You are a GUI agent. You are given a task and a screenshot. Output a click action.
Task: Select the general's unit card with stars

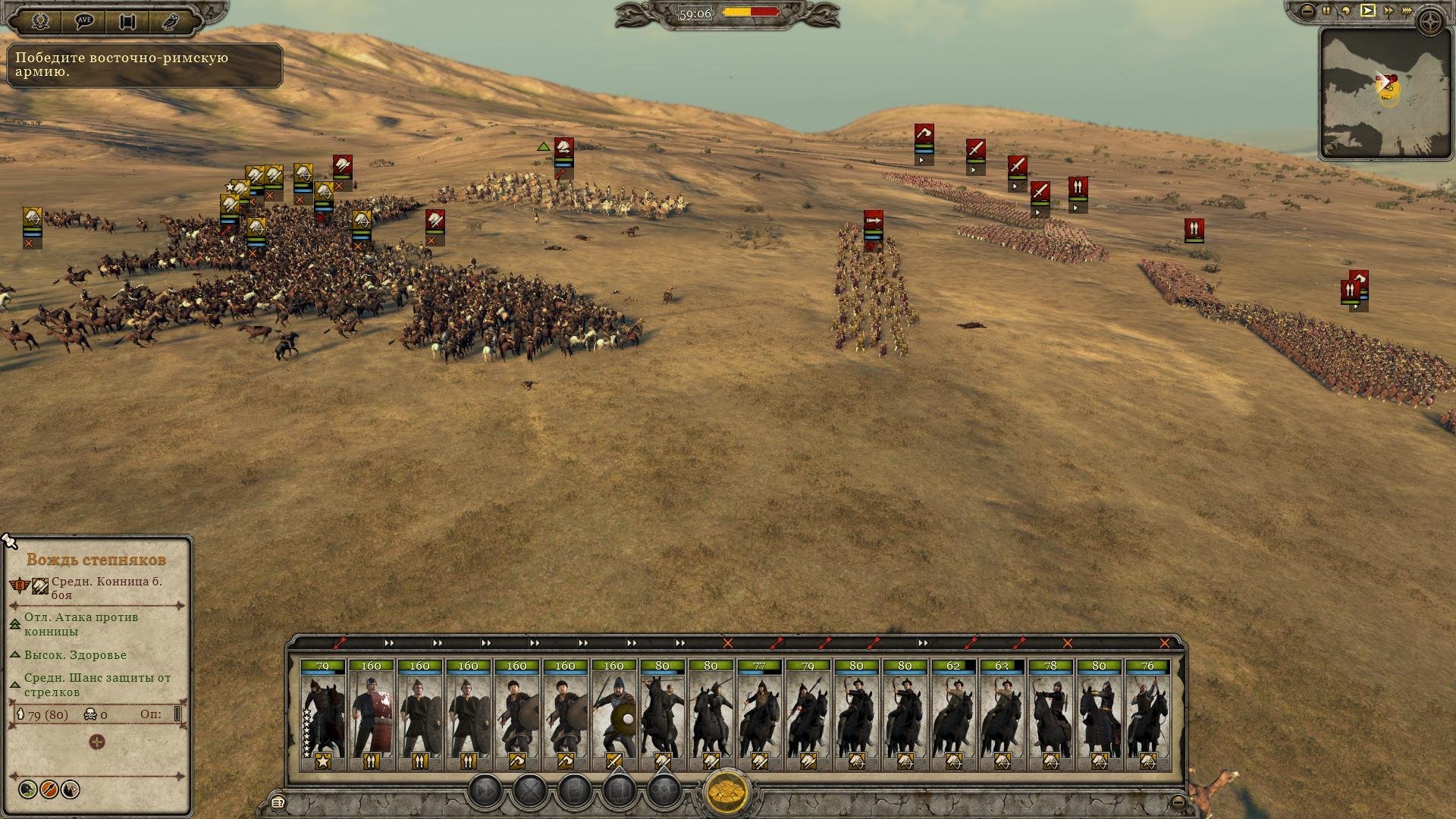[323, 714]
